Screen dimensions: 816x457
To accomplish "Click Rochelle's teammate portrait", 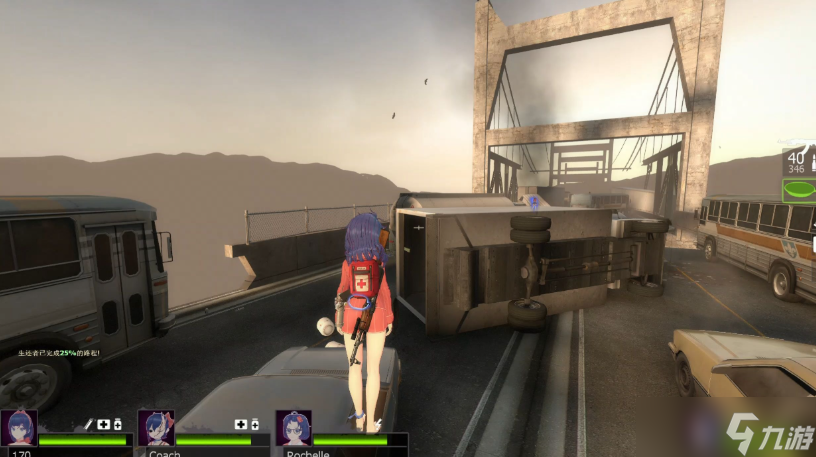I will pos(294,427).
